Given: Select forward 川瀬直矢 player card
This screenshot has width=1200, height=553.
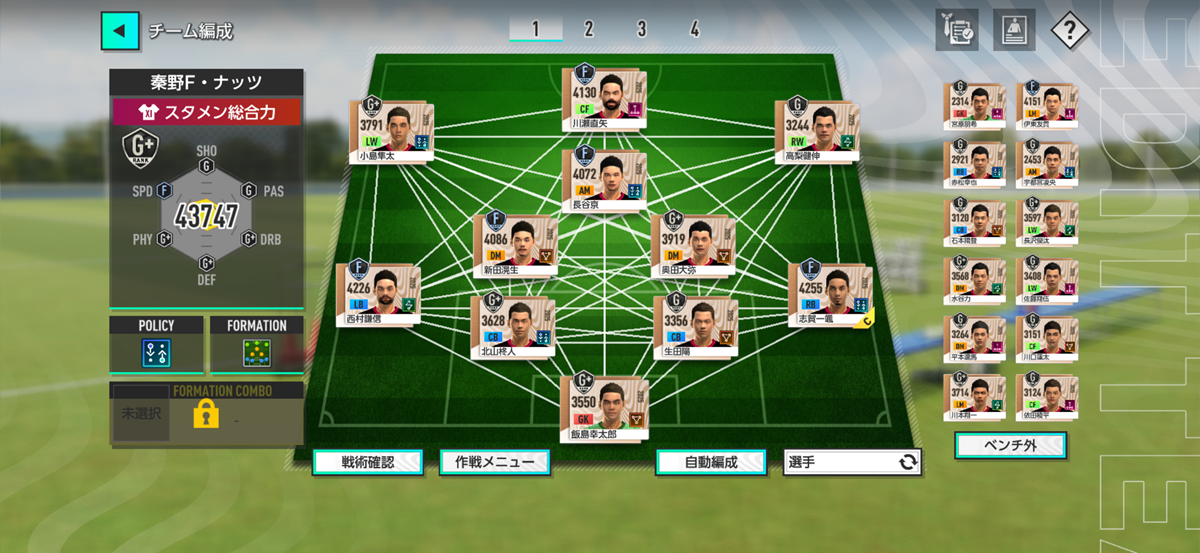Looking at the screenshot, I should click(x=606, y=100).
